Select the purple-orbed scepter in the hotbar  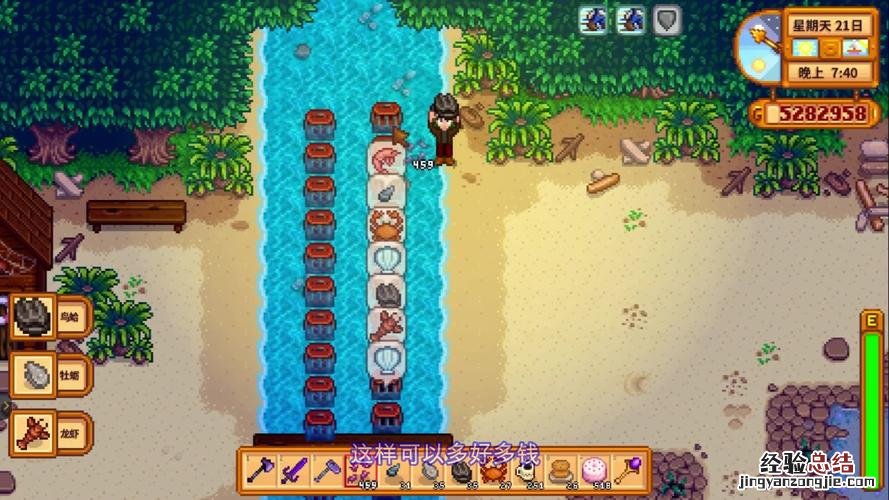click(630, 469)
